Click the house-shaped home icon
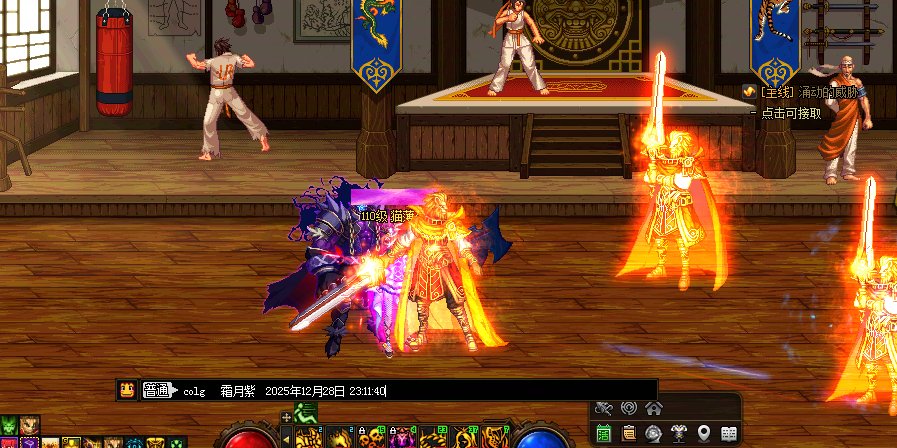This screenshot has width=897, height=448. click(654, 408)
